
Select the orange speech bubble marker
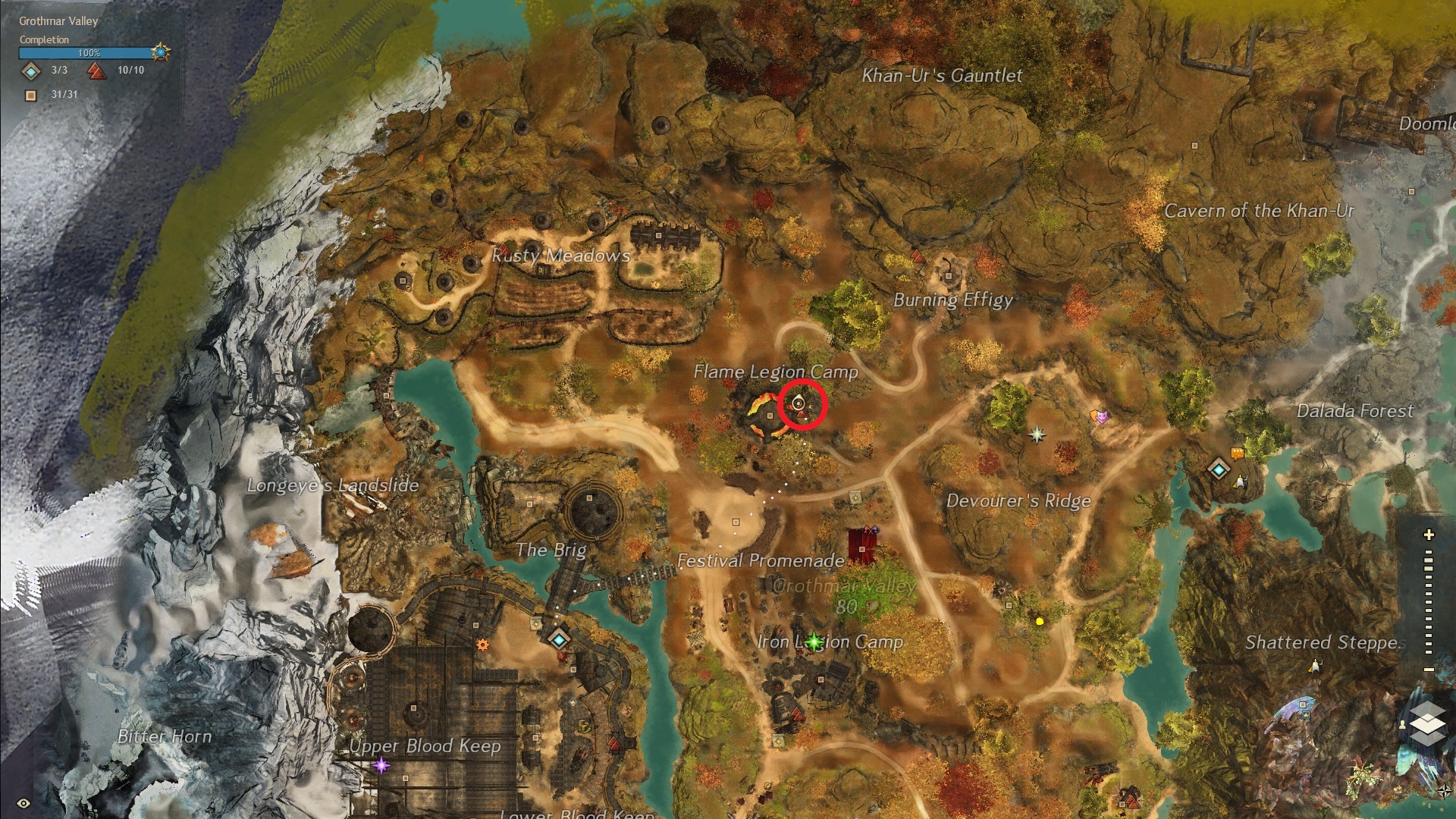point(1237,454)
